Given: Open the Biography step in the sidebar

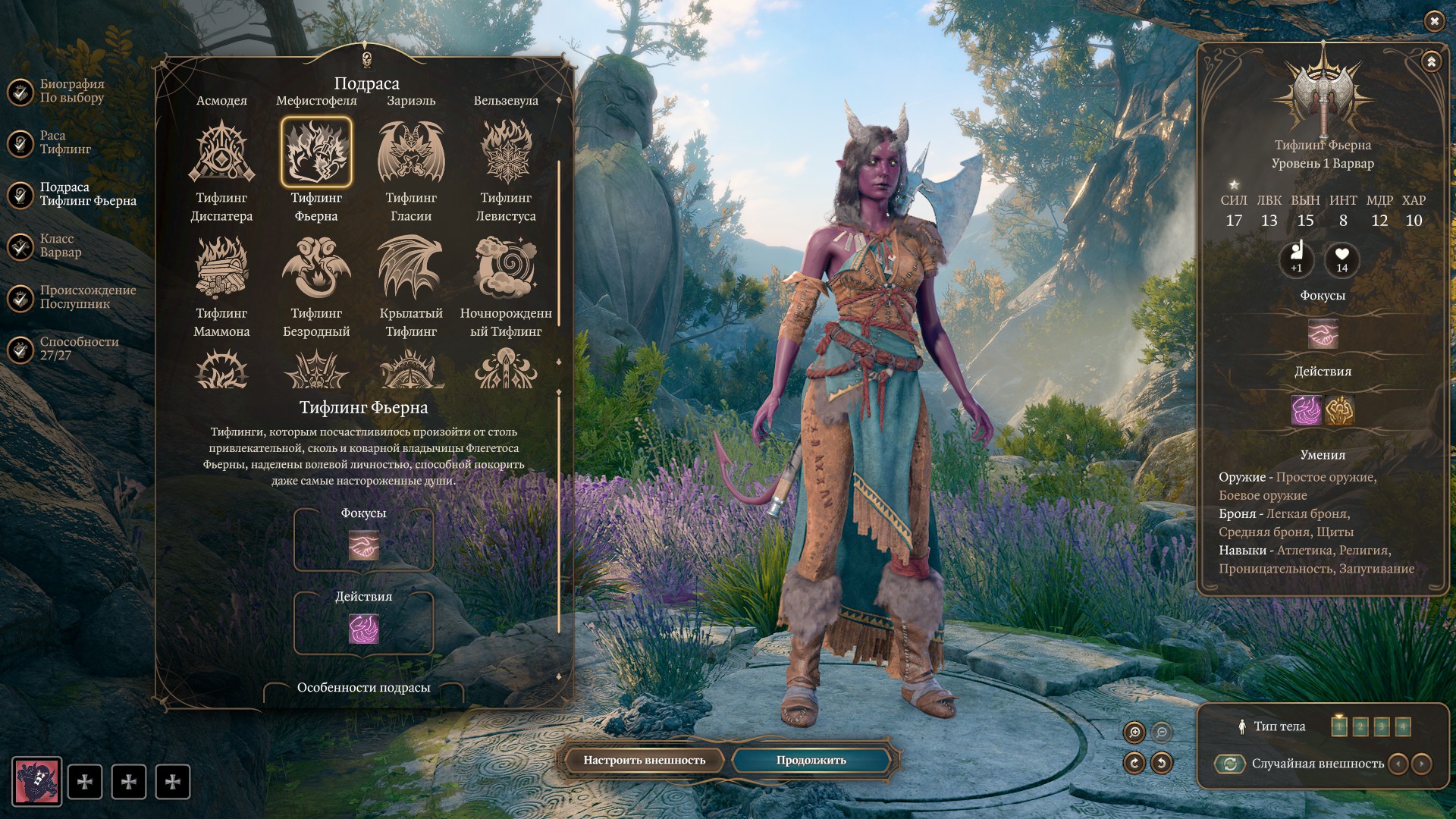Looking at the screenshot, I should pyautogui.click(x=71, y=91).
